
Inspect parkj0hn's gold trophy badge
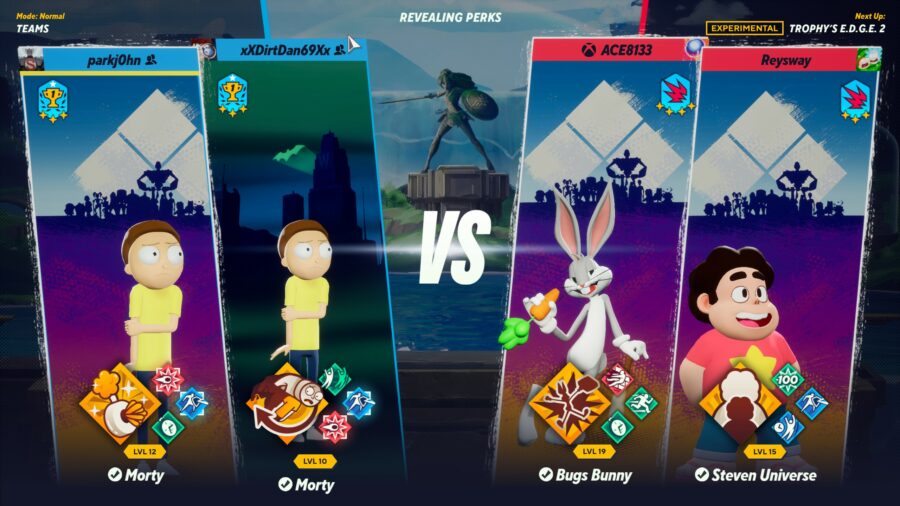click(52, 100)
